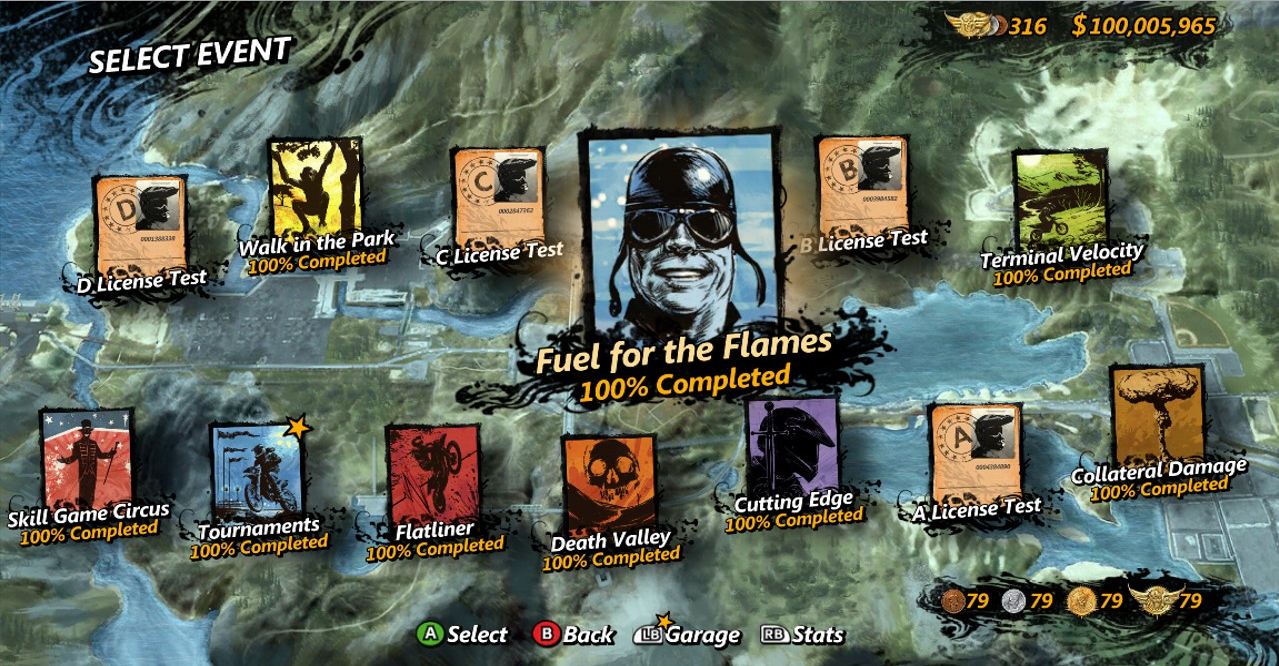Choose the A License Test card
Viewport: 1279px width, 666px height.
coord(975,455)
